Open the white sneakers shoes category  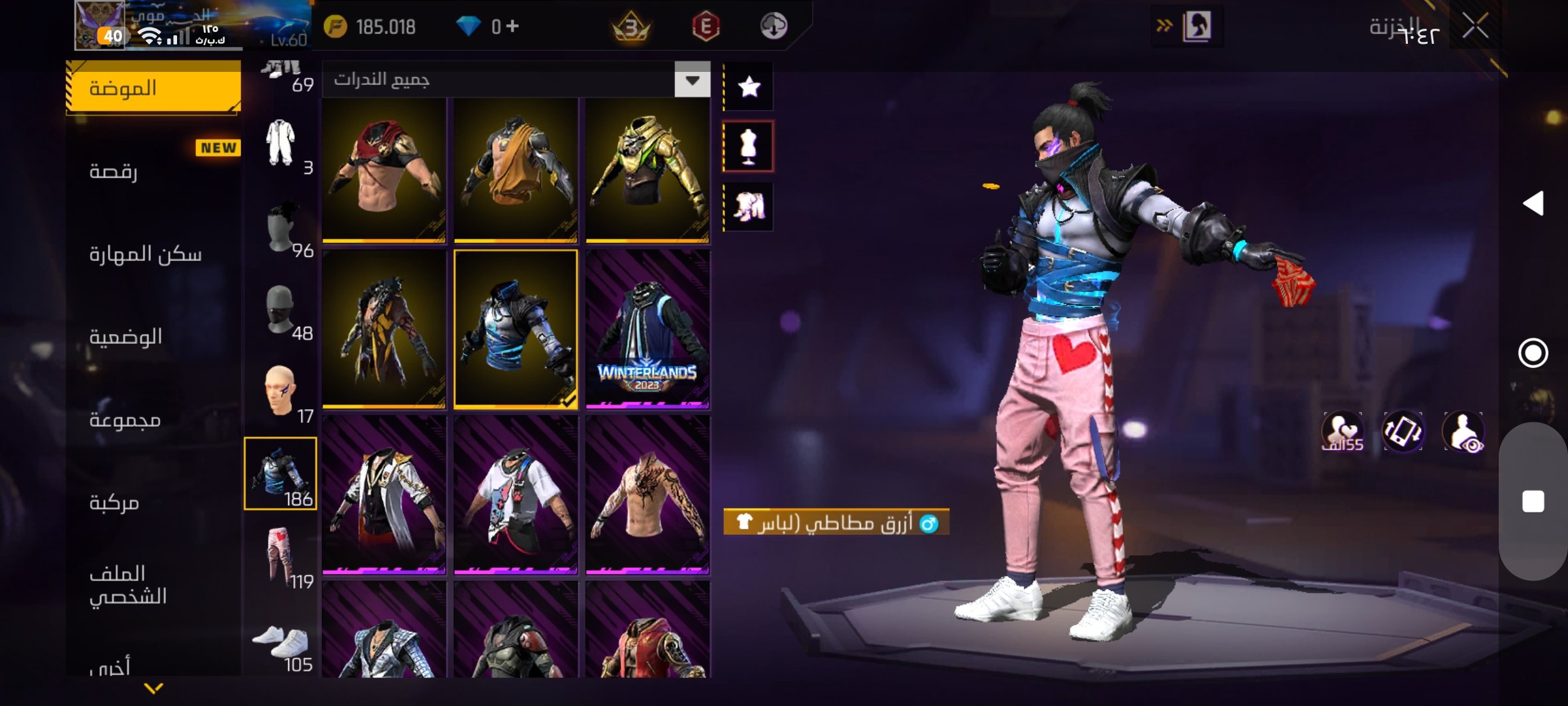tap(281, 644)
